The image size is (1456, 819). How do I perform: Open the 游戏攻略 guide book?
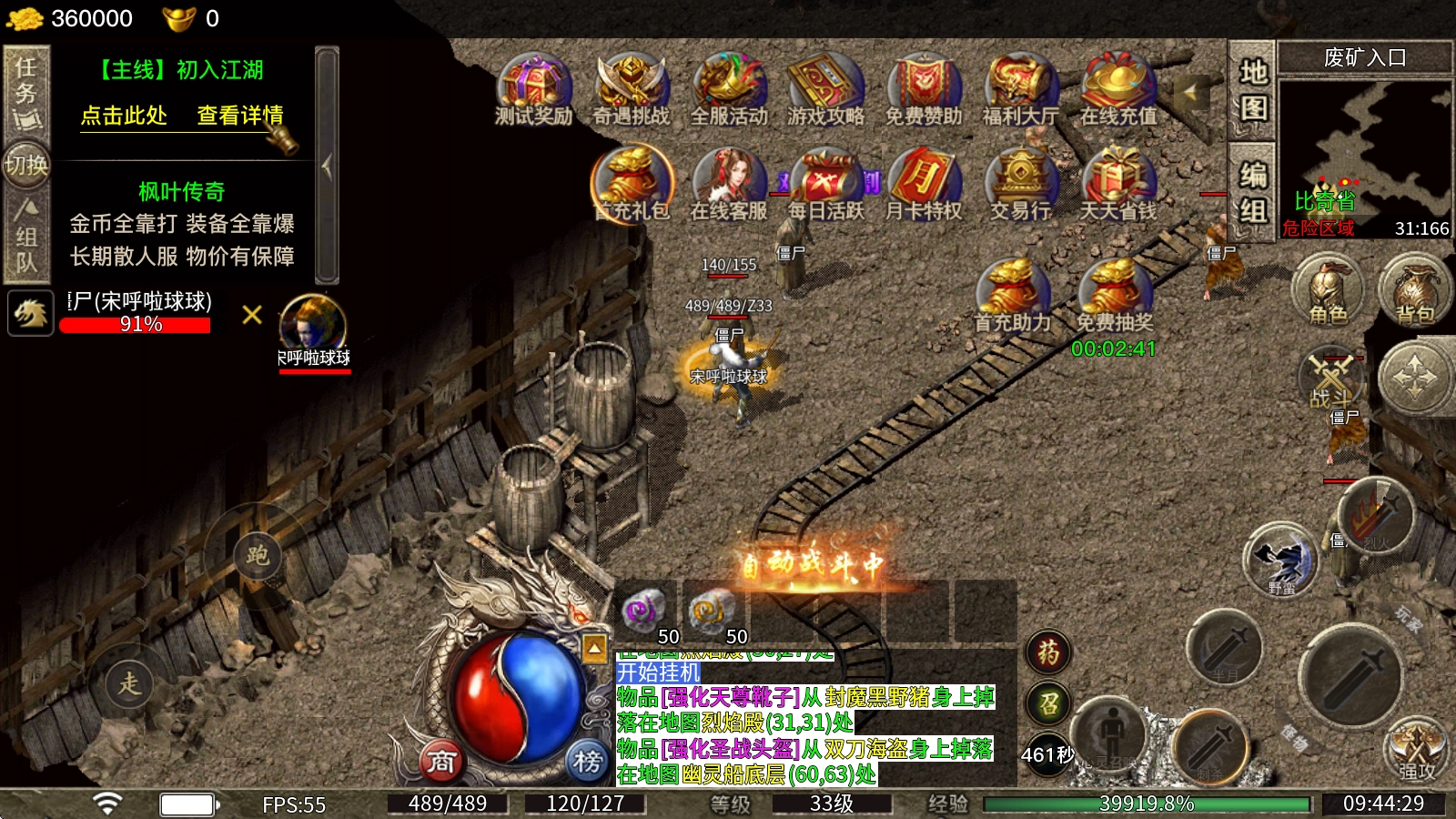825,89
